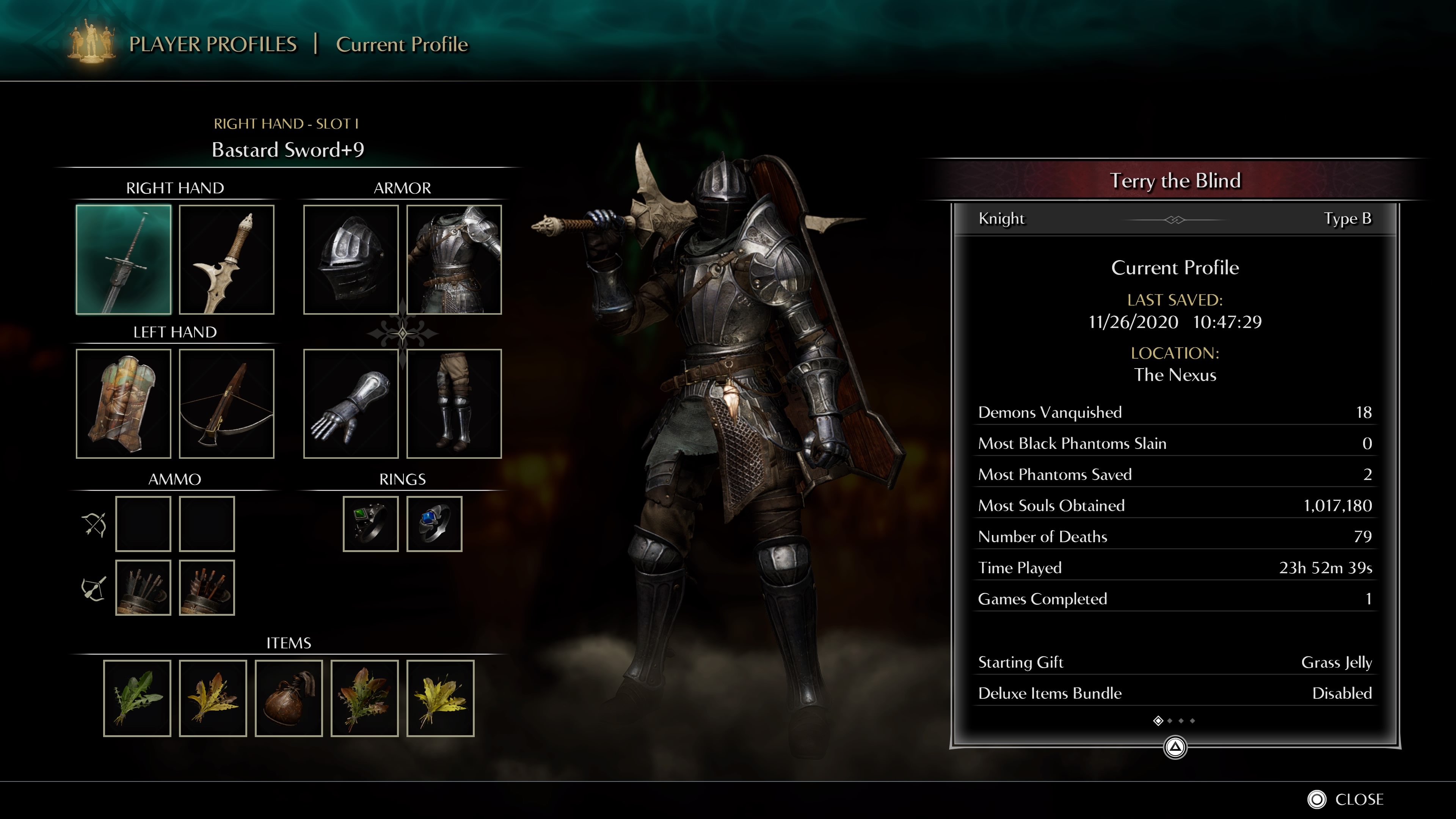Select the painted shield left hand slot

[123, 403]
